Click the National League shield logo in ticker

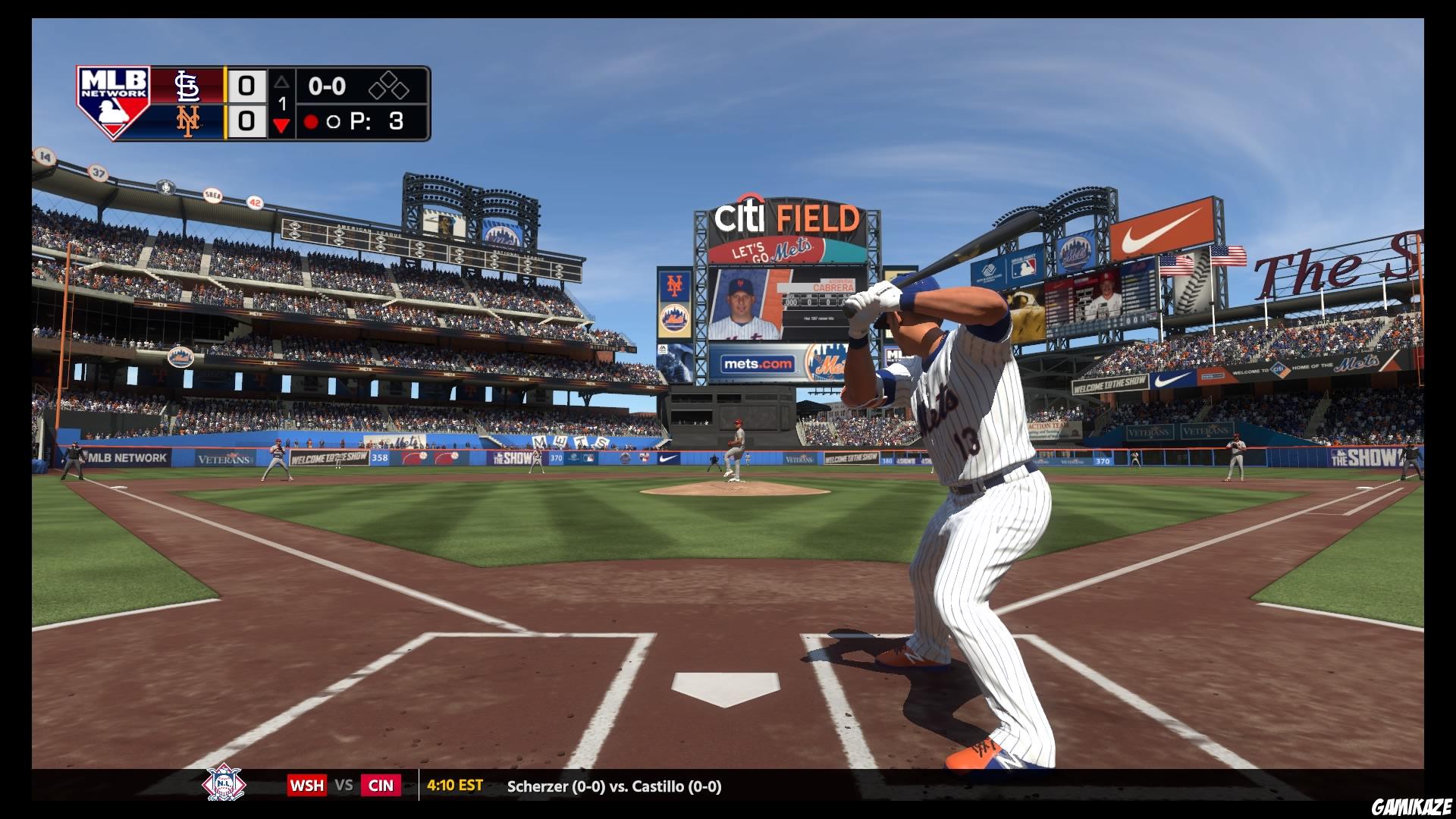pos(225,786)
